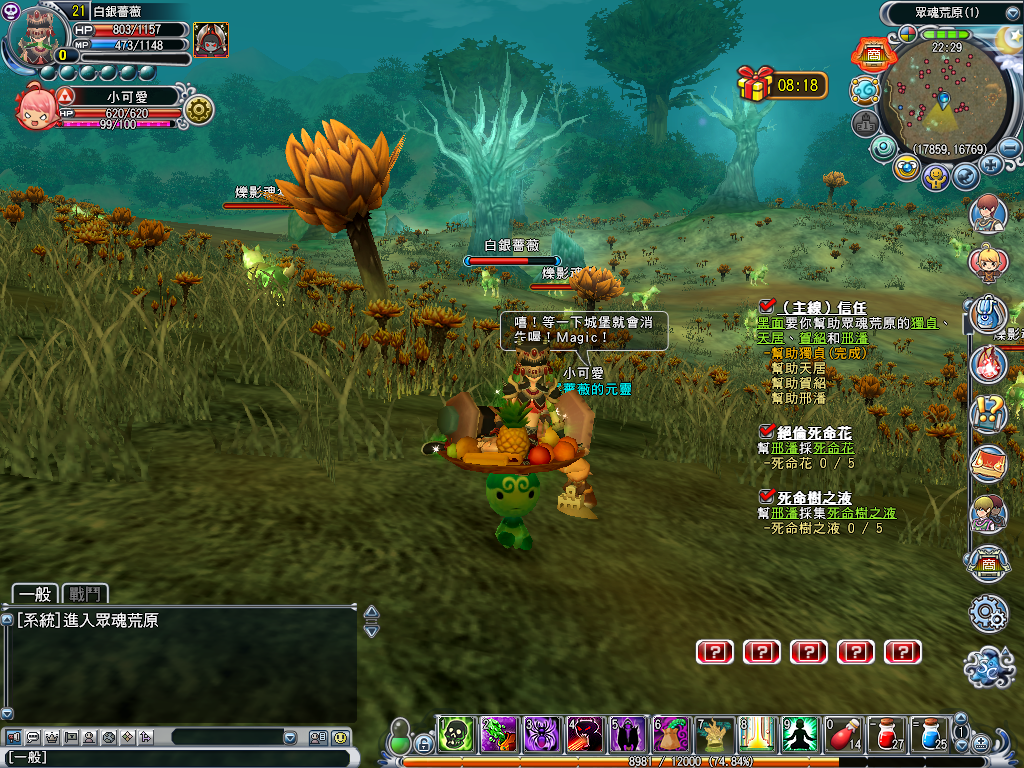Switch to the 戰鬥 chat tab
This screenshot has width=1024, height=768.
pyautogui.click(x=85, y=593)
